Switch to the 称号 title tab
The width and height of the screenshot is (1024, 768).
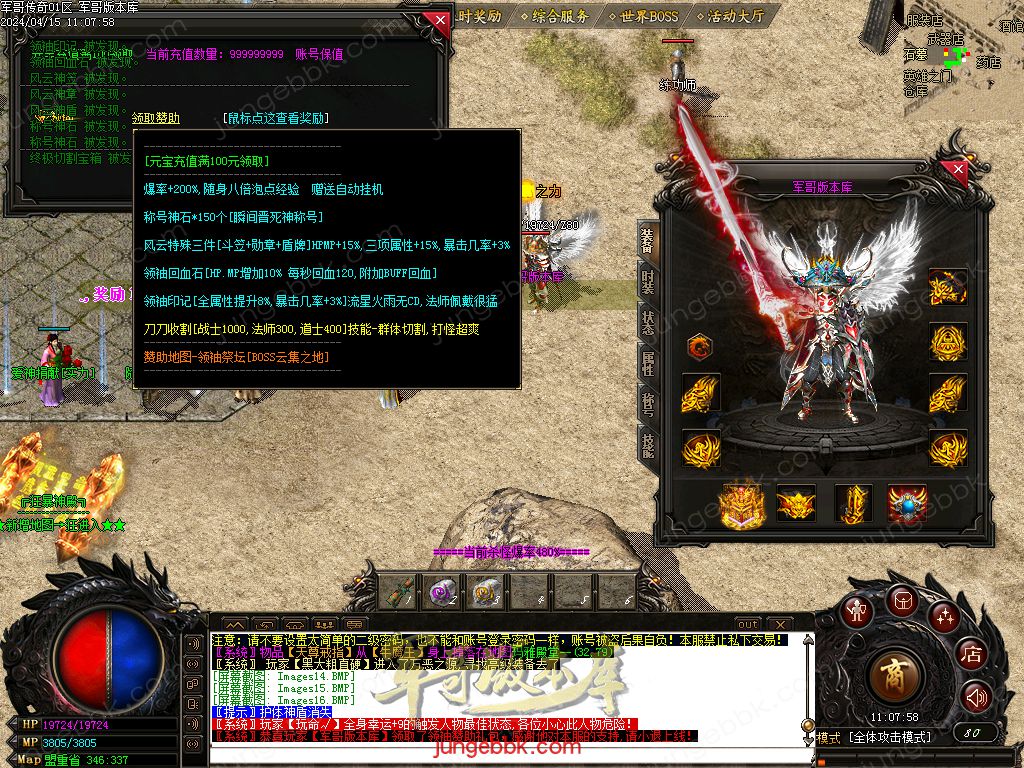click(648, 405)
